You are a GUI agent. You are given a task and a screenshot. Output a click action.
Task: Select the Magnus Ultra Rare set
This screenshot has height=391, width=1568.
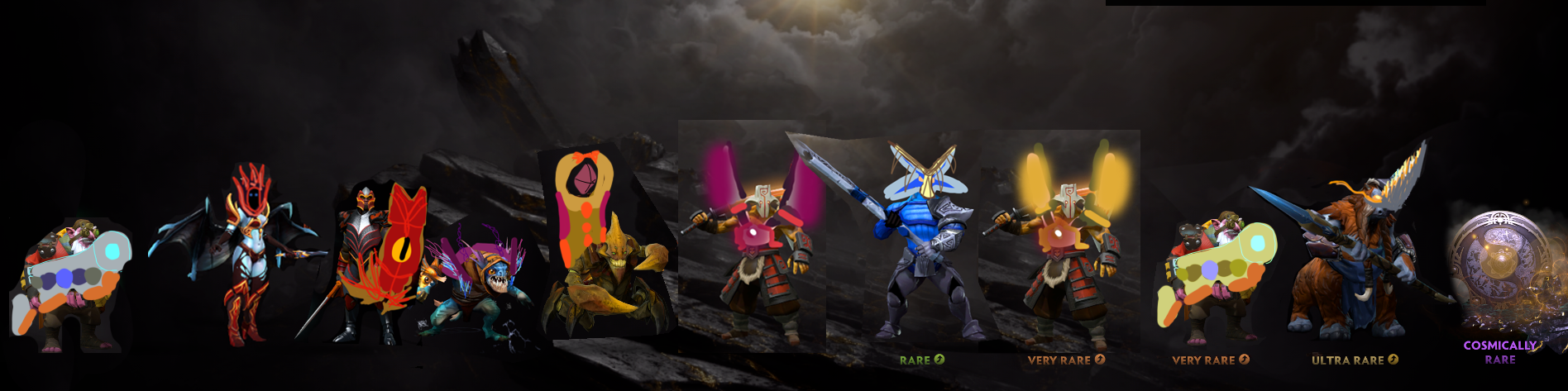(1356, 256)
